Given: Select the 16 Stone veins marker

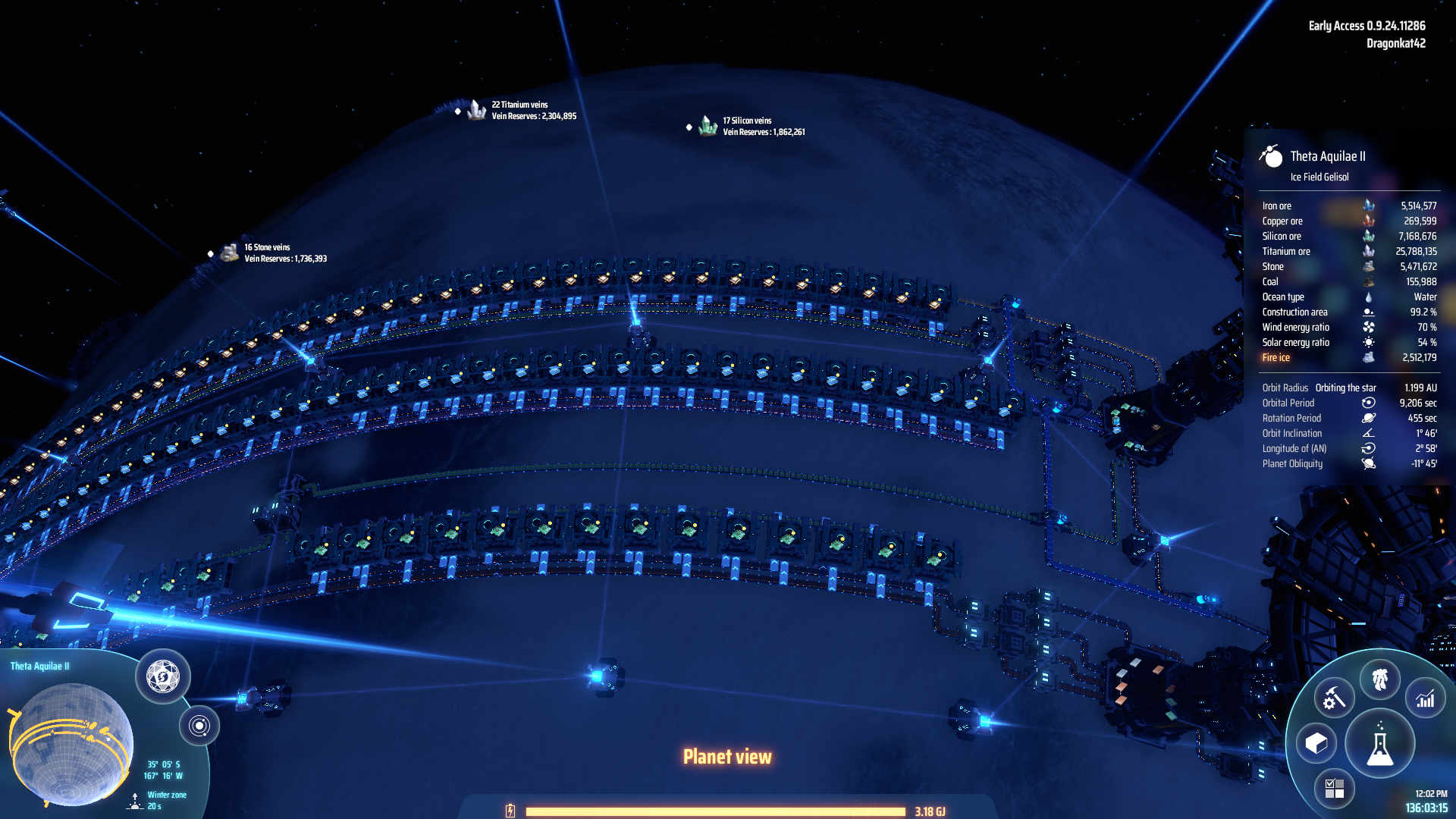Looking at the screenshot, I should [229, 253].
